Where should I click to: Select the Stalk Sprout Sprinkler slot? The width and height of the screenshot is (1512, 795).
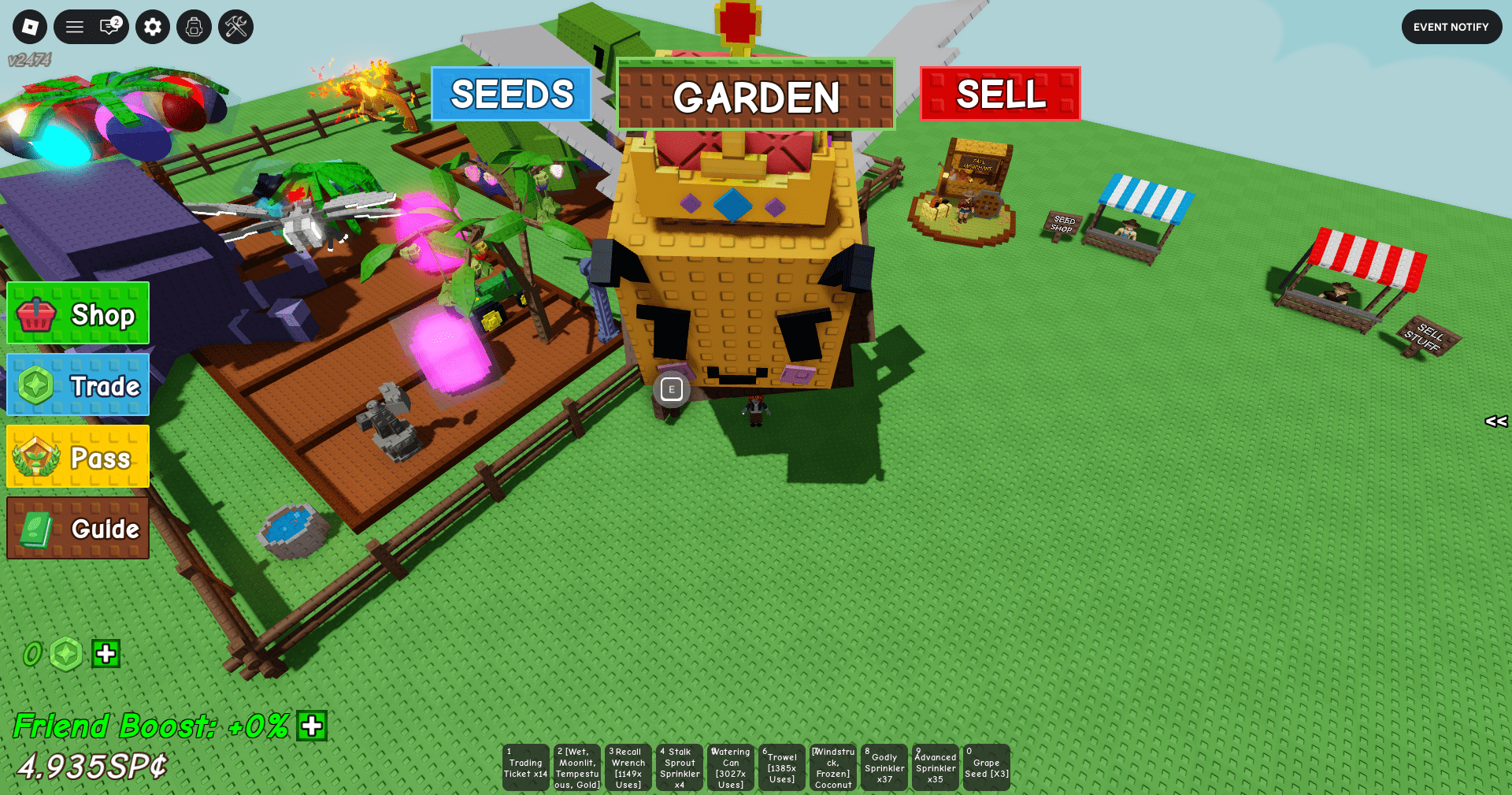[x=679, y=767]
